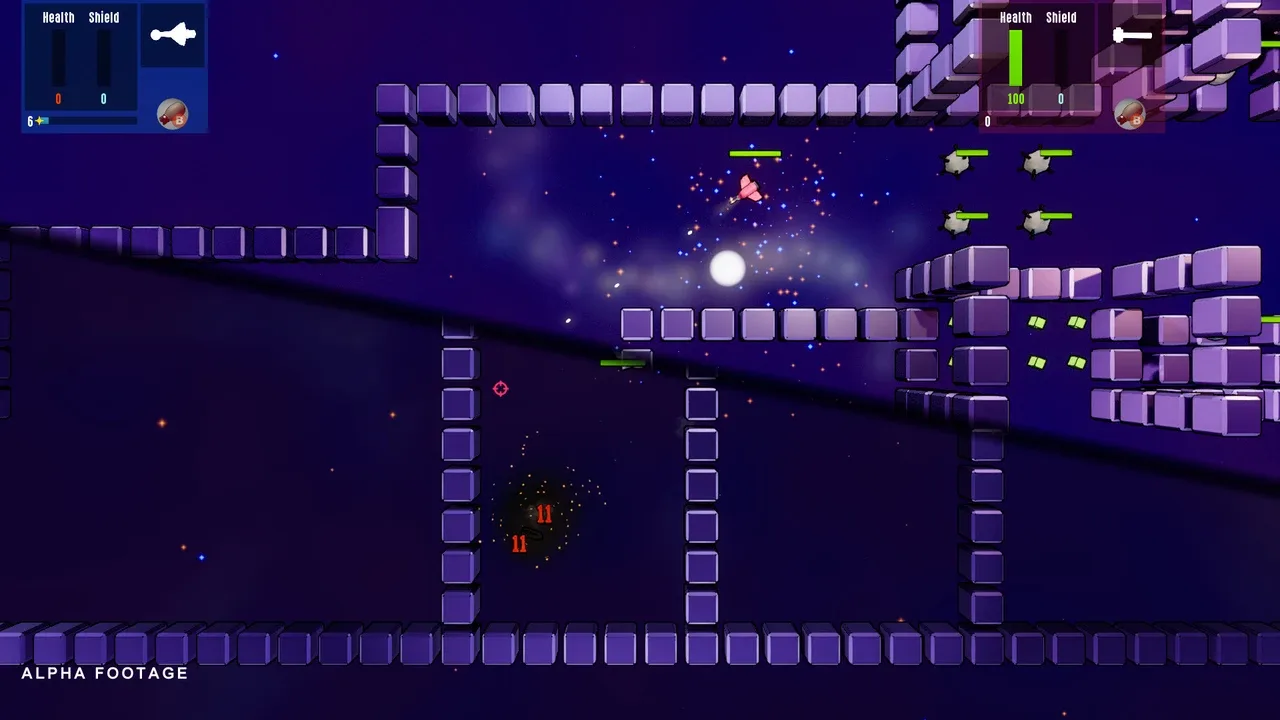Select the pink player's weapon icon
Screen dimensions: 1280x720
click(1132, 36)
